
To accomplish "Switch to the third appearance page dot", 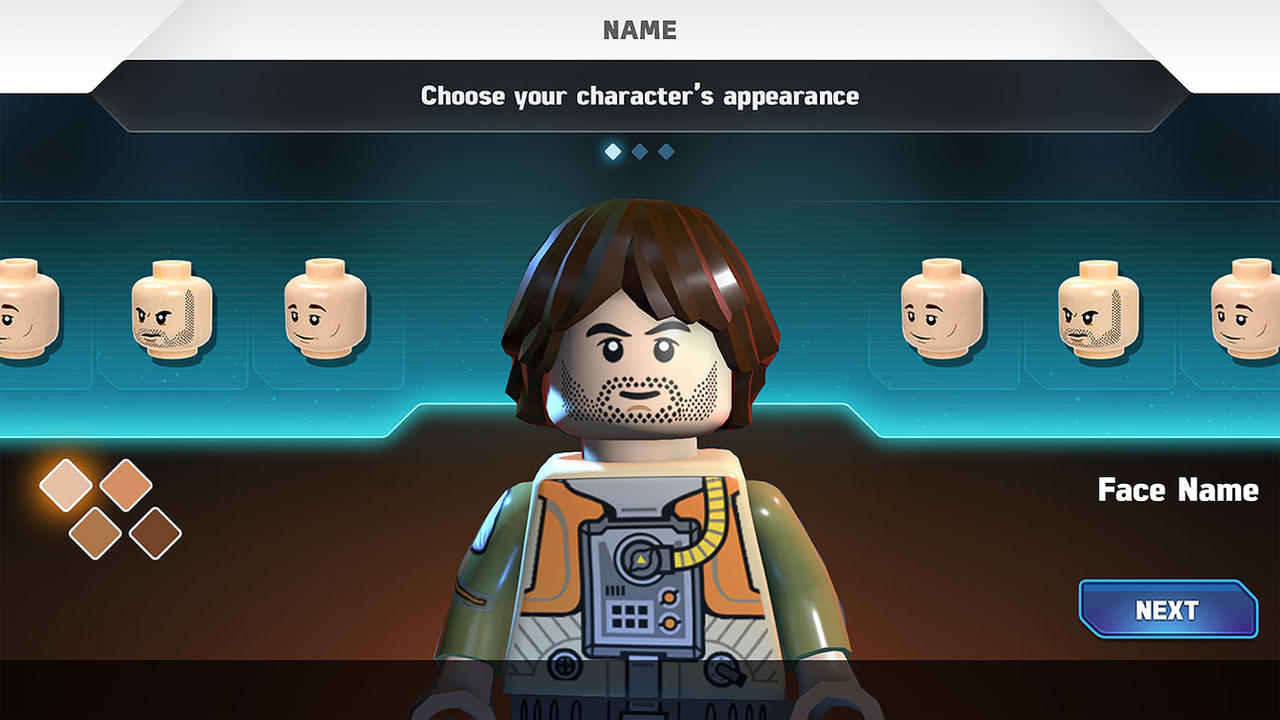I will click(665, 151).
